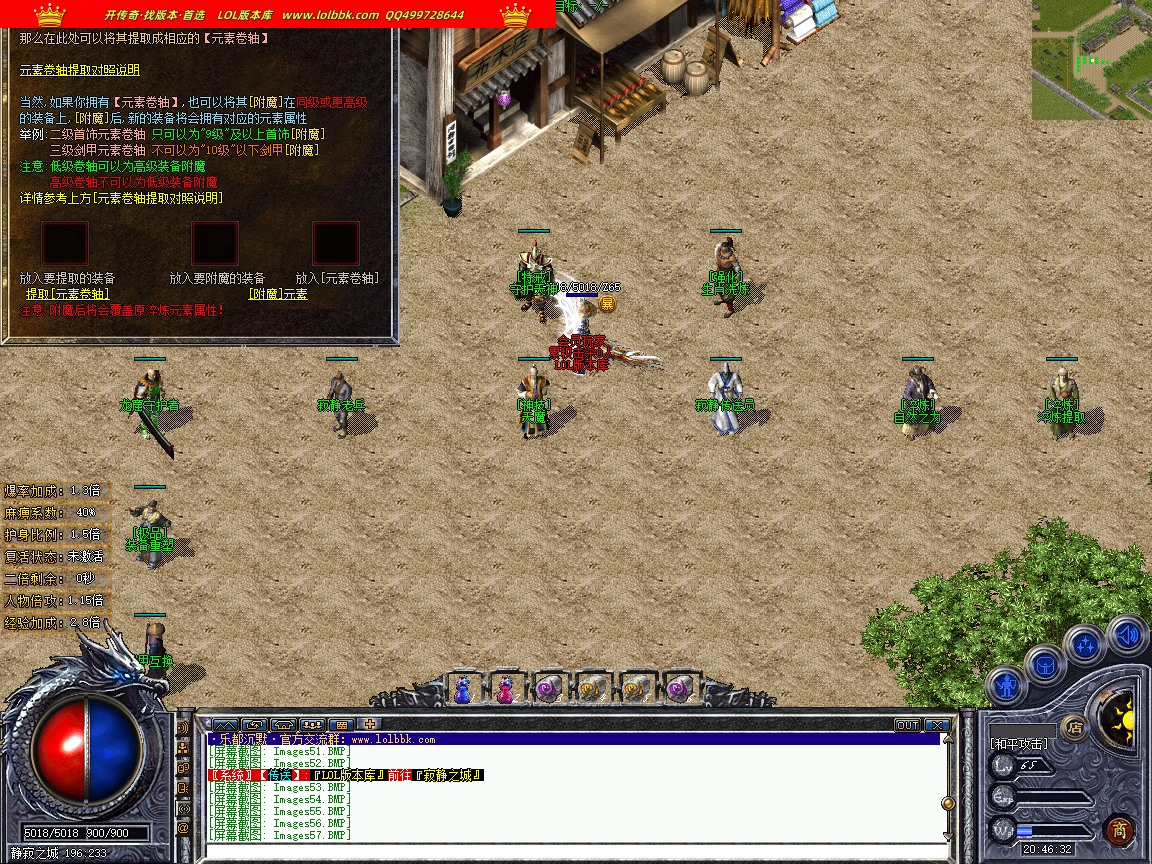Use the red-pink potion in the hotbar

[505, 688]
